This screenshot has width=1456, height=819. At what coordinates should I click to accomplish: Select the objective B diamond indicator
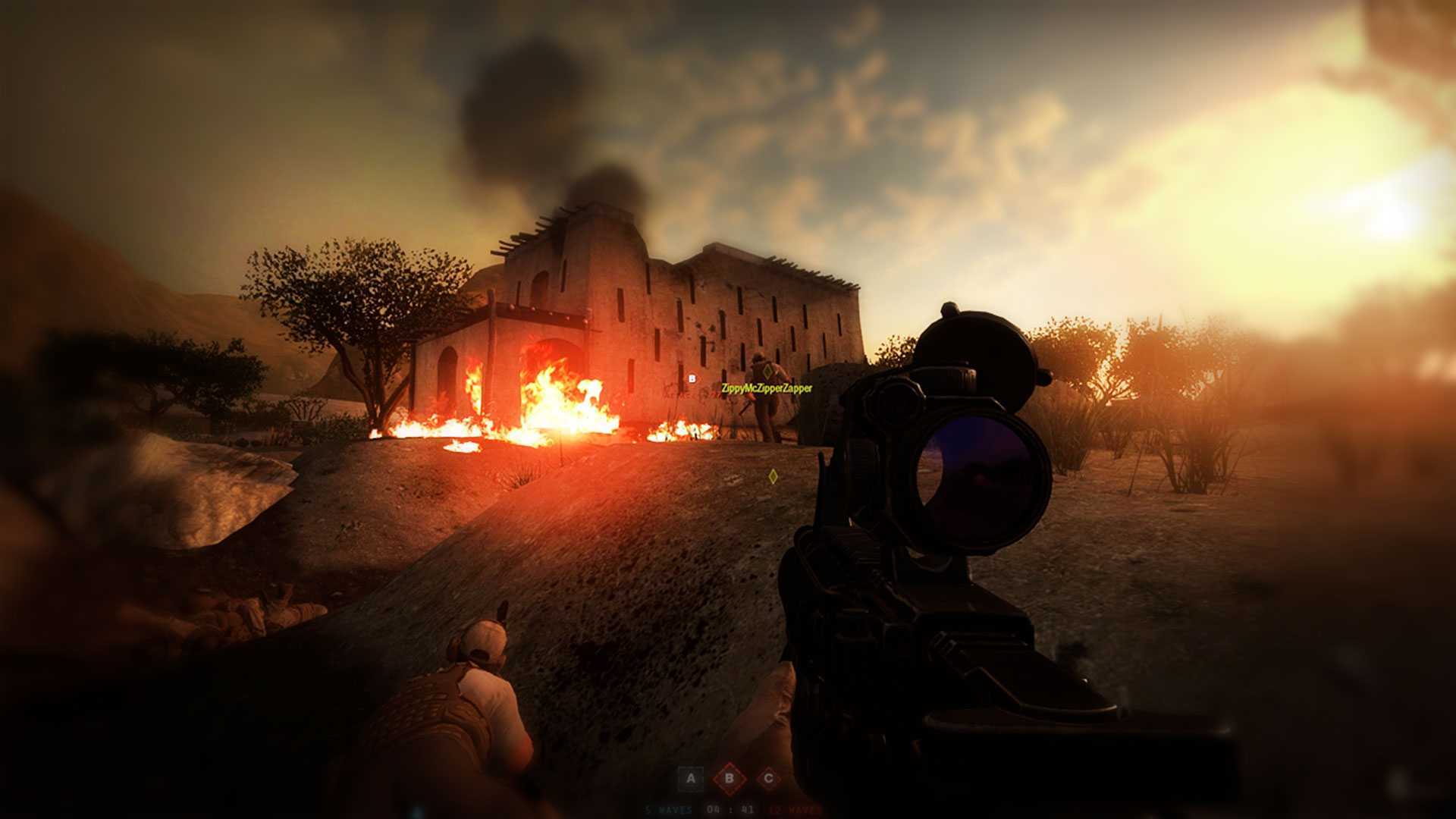click(x=730, y=779)
